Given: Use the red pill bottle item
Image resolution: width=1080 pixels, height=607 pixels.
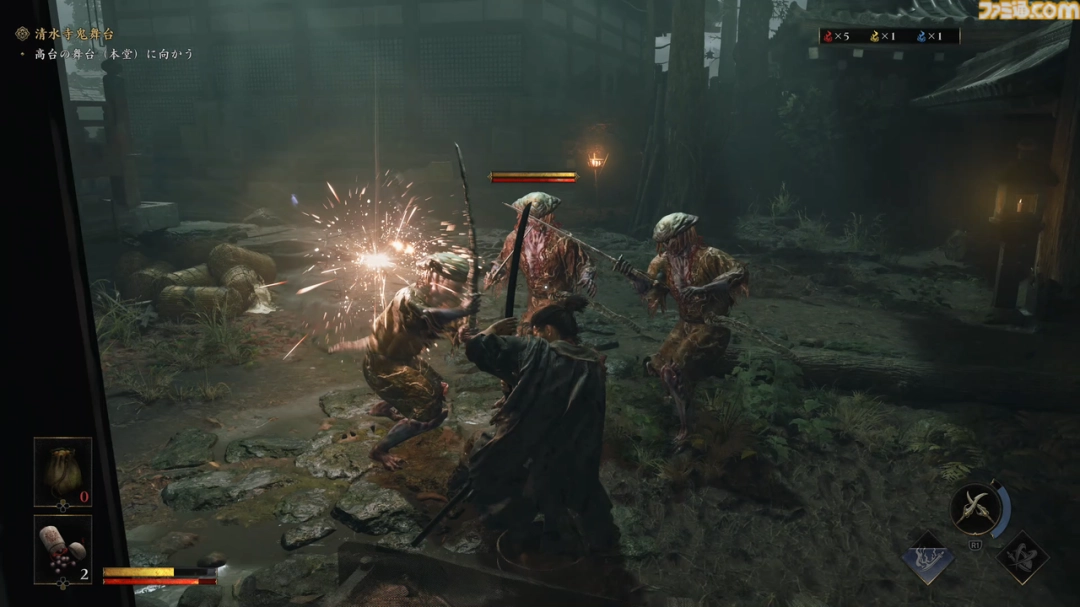Looking at the screenshot, I should 63,548.
